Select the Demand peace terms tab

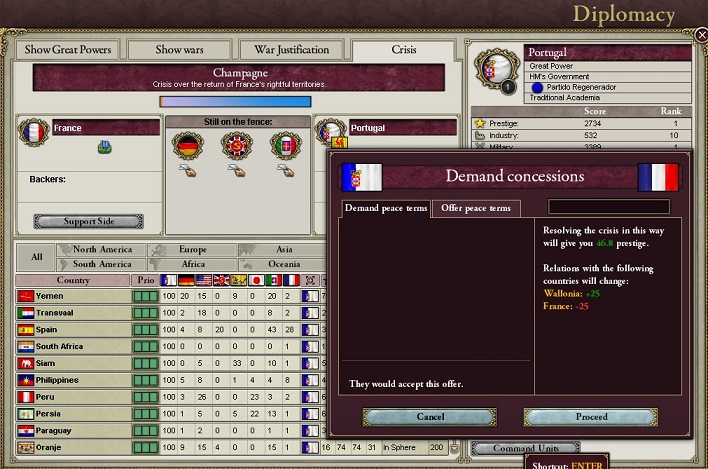pyautogui.click(x=386, y=208)
